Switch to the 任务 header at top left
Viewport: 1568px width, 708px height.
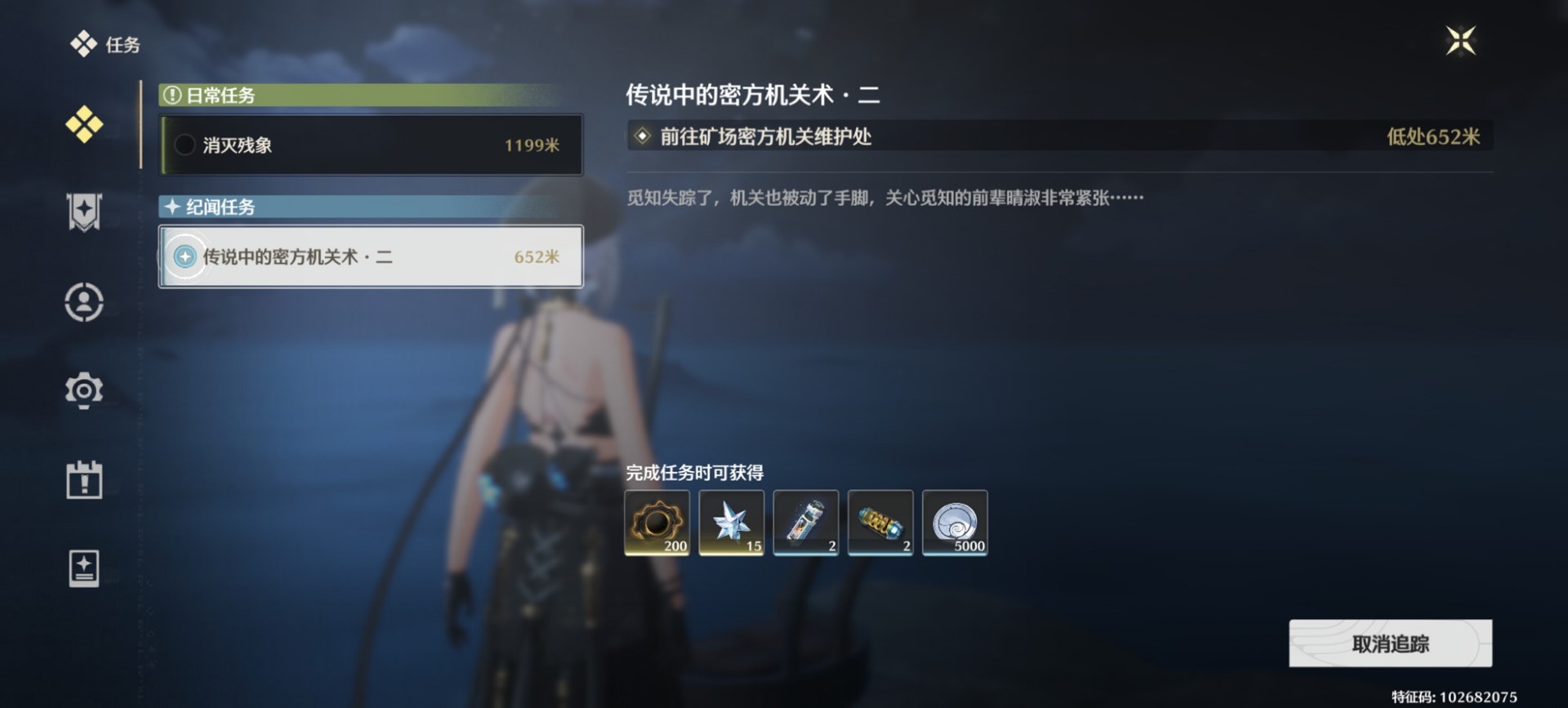point(105,44)
